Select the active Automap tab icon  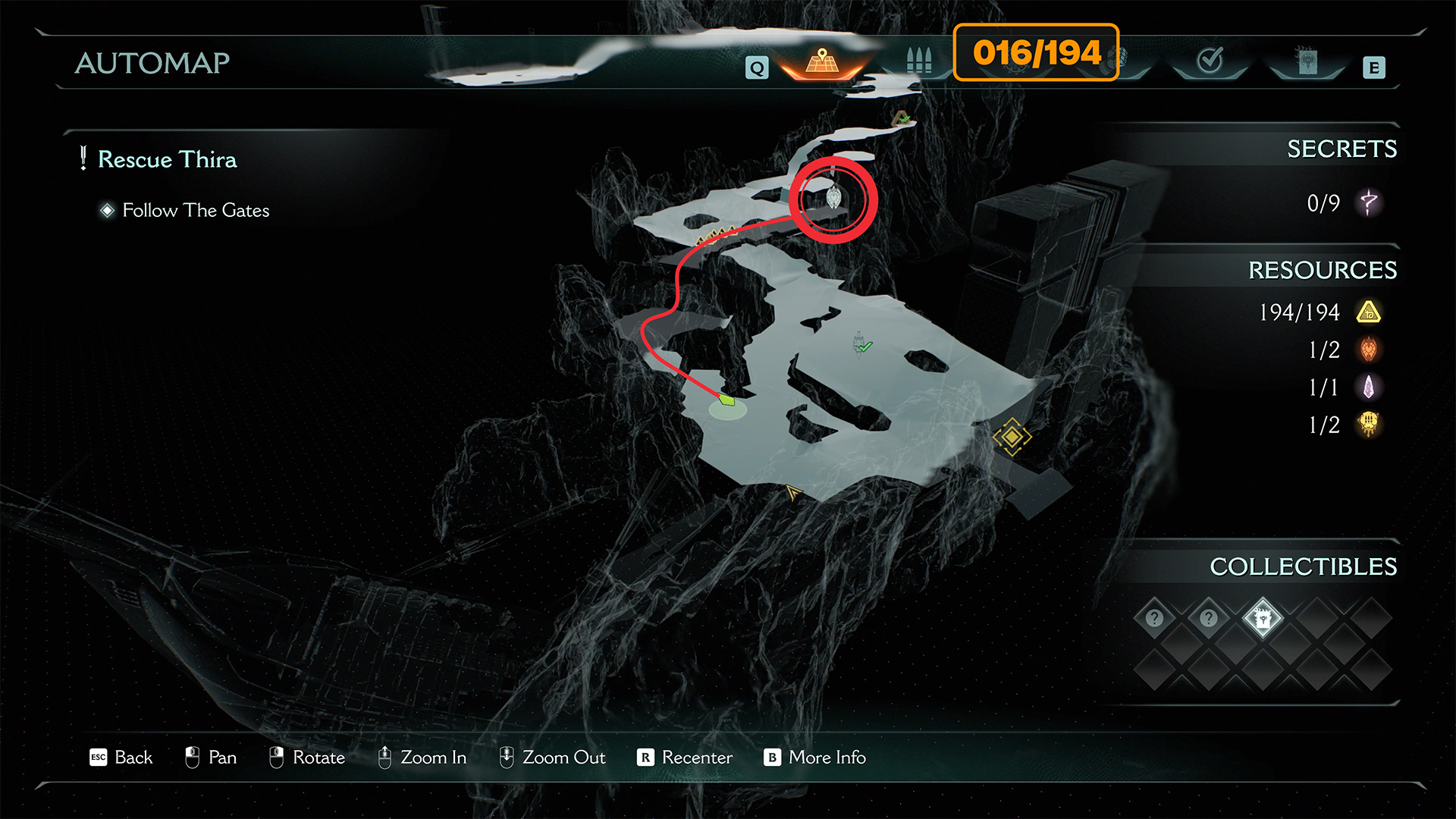pos(822,62)
